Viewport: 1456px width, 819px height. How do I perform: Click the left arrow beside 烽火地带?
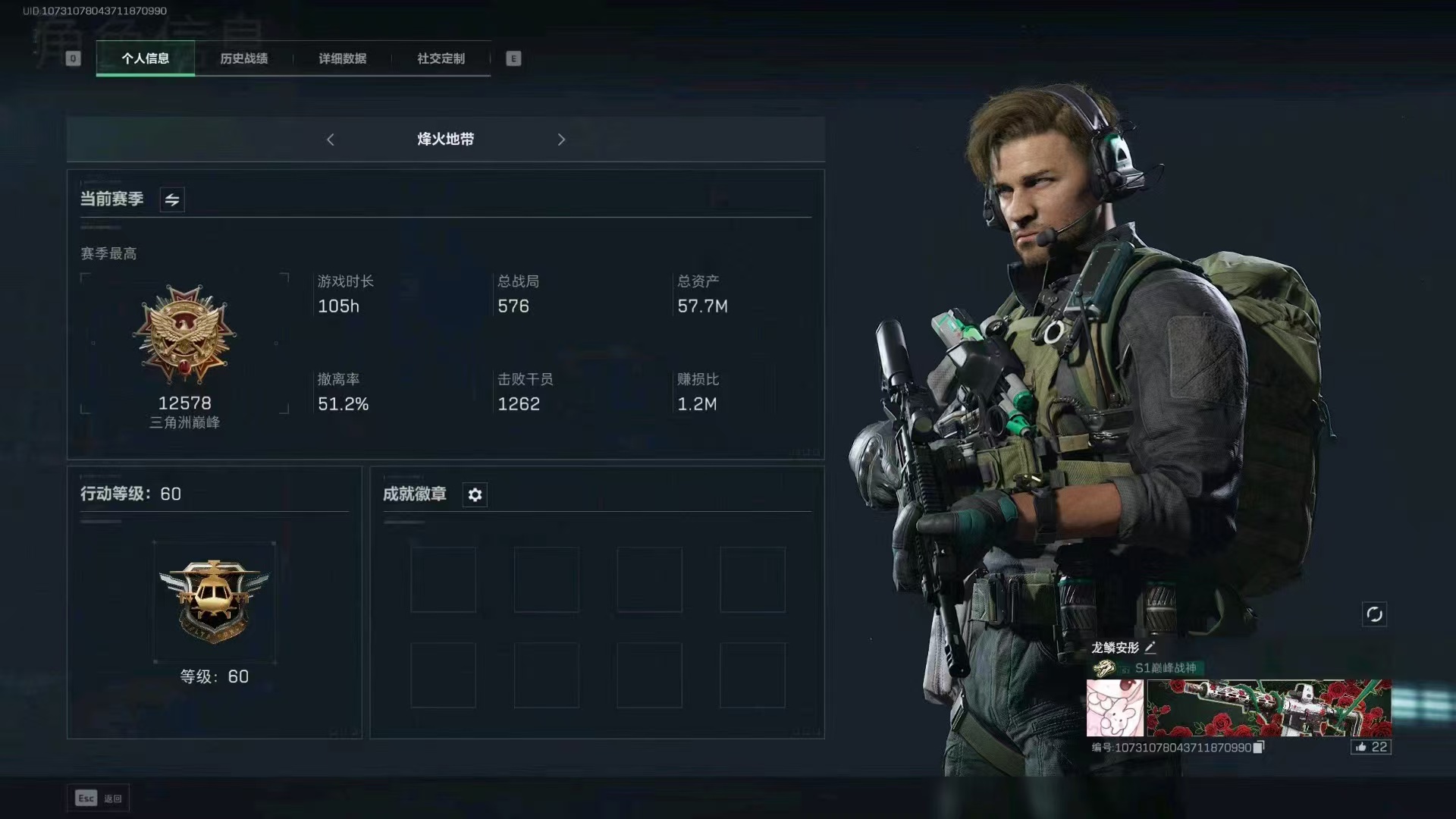pyautogui.click(x=331, y=140)
